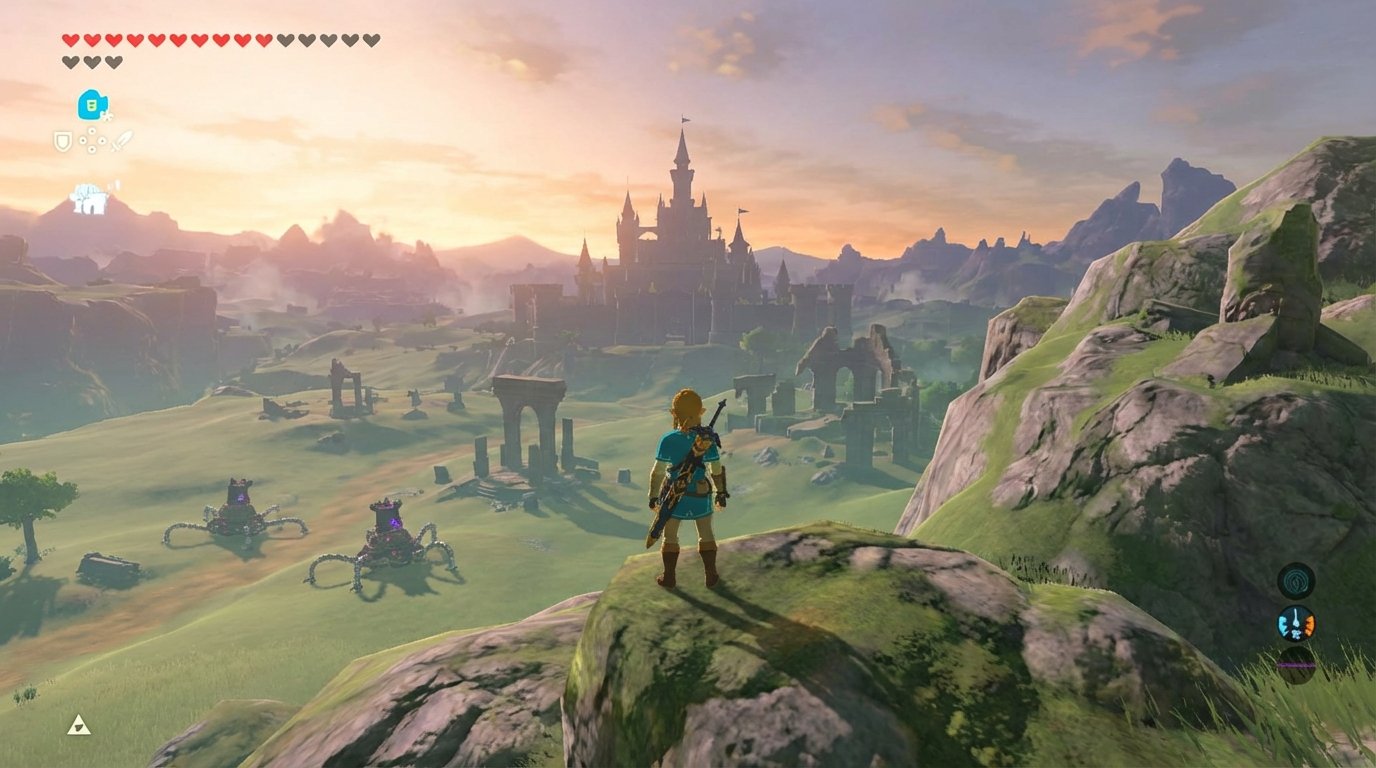Image resolution: width=1376 pixels, height=768 pixels.
Task: Click the shield durability icon
Action: click(x=62, y=141)
